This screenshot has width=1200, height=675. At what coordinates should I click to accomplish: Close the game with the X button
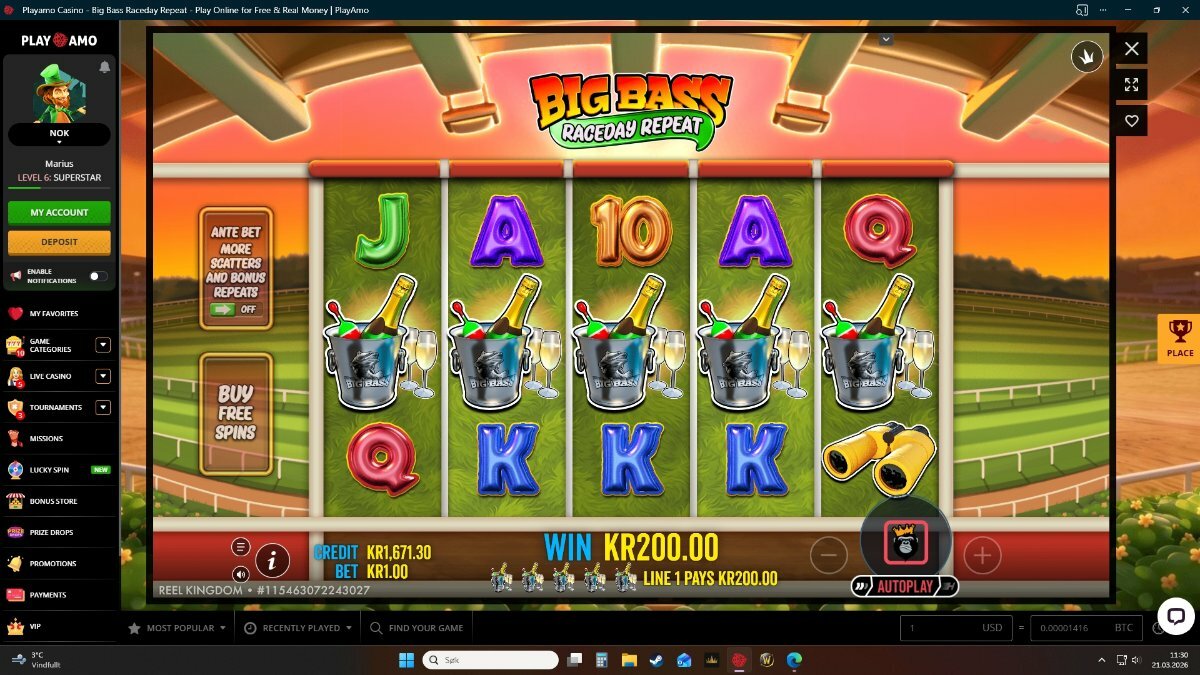(1131, 48)
